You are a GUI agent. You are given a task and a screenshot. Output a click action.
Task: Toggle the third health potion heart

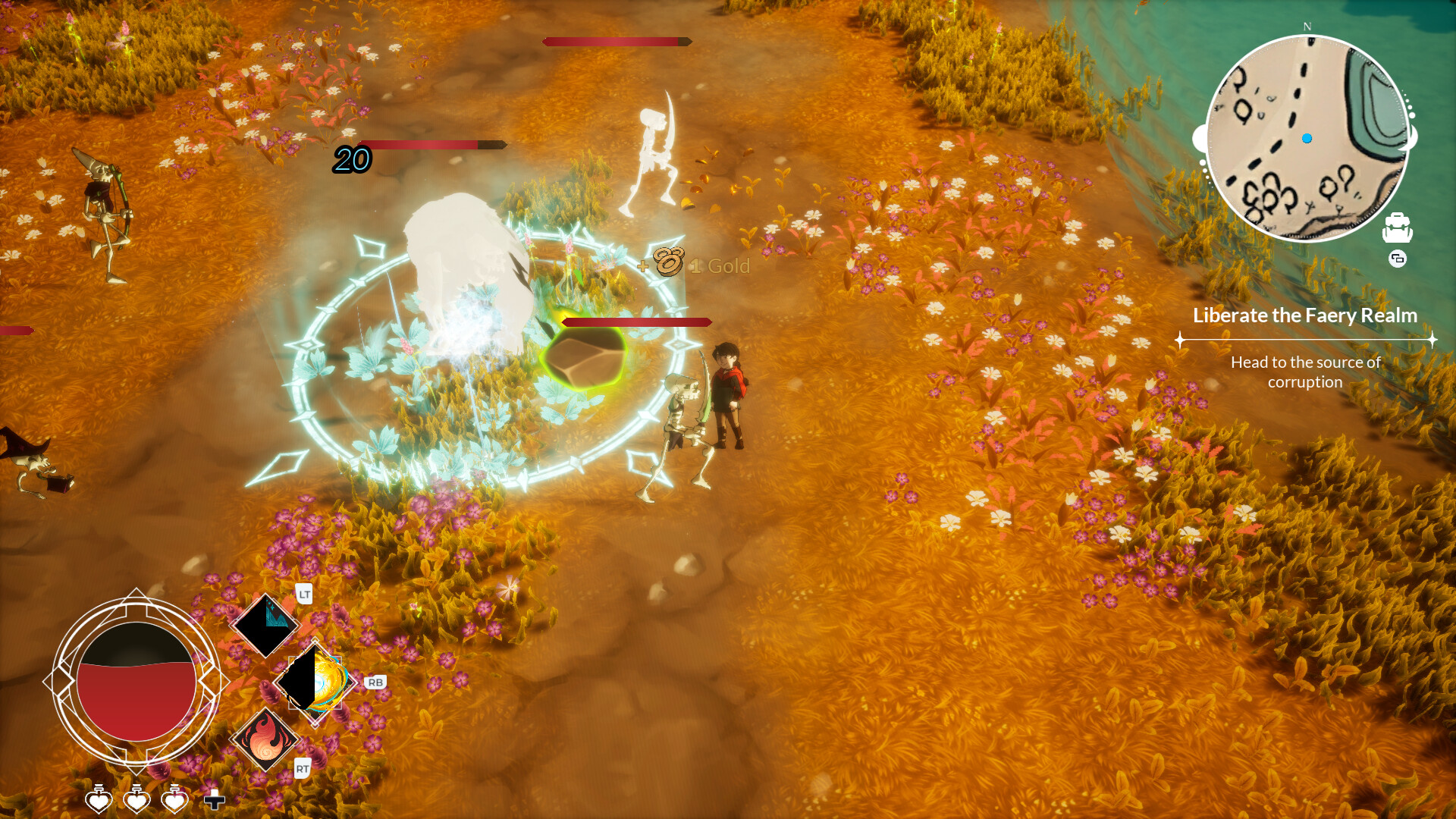(x=176, y=799)
